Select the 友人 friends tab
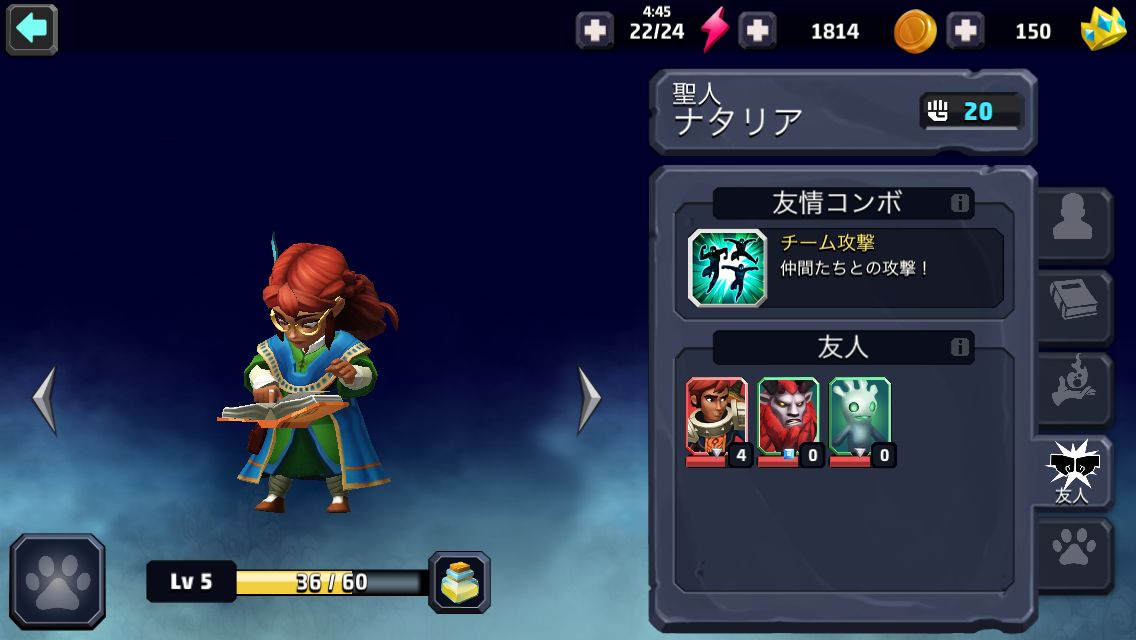The image size is (1136, 640). point(1073,472)
